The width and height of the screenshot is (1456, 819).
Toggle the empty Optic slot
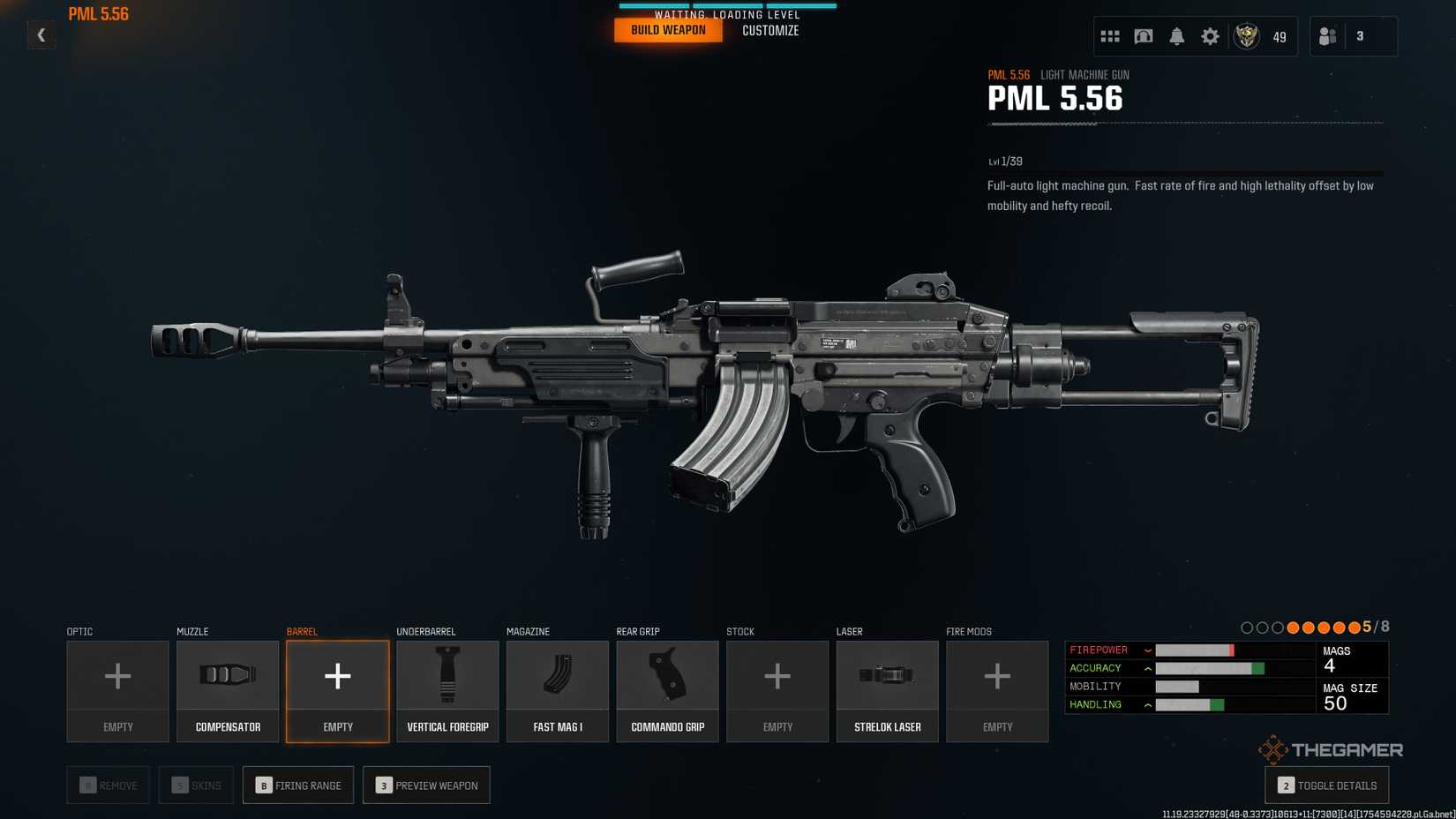117,690
